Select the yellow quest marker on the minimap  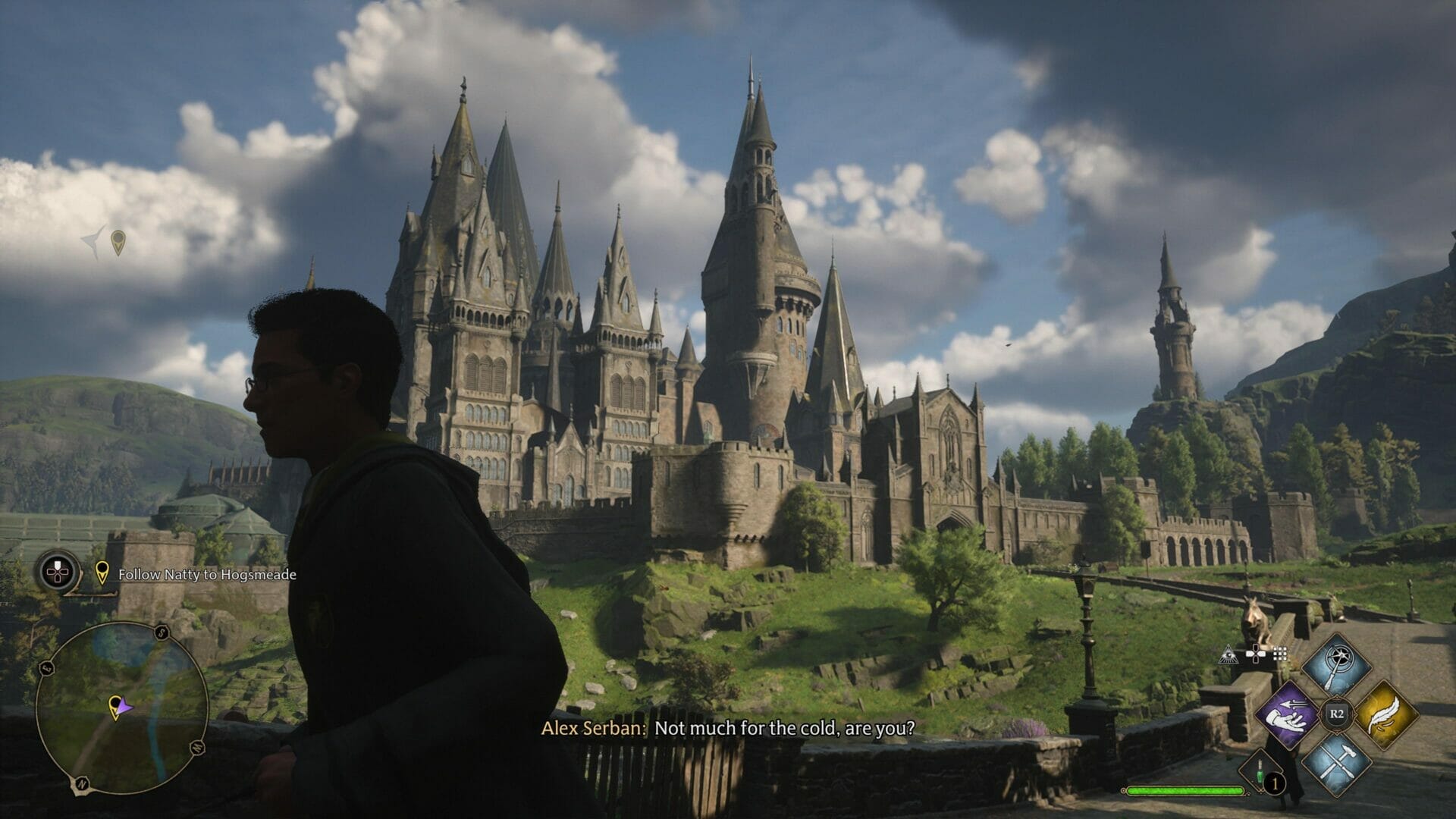pyautogui.click(x=115, y=706)
